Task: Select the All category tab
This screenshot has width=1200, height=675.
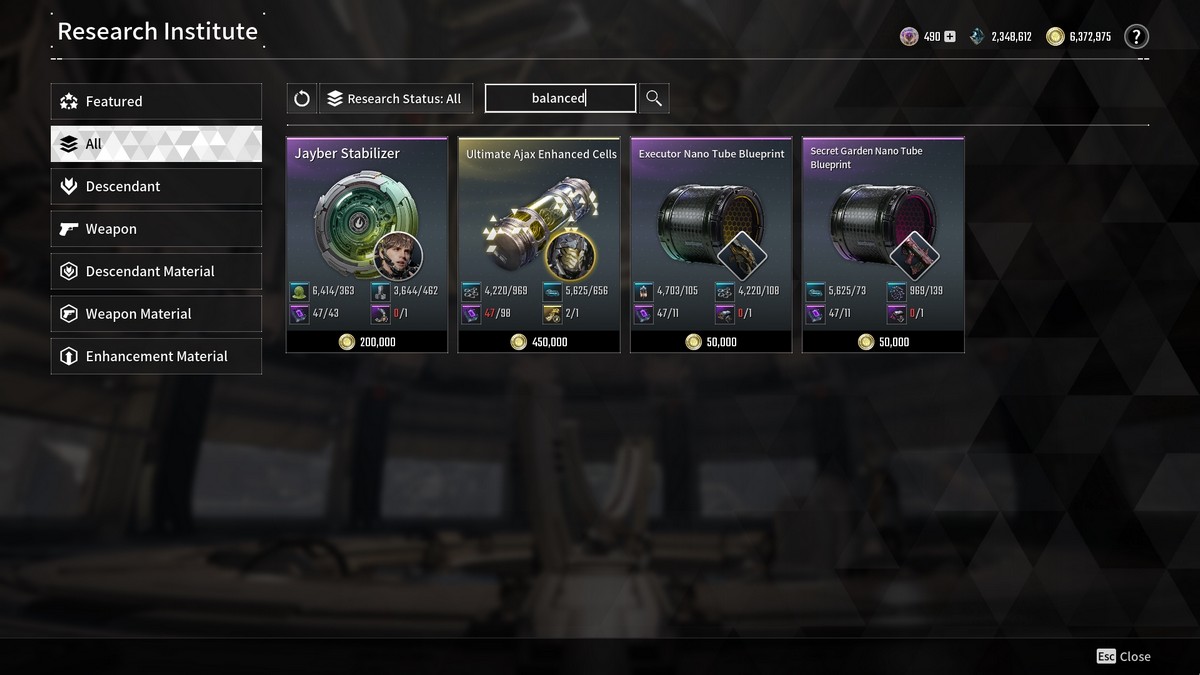Action: click(x=156, y=144)
